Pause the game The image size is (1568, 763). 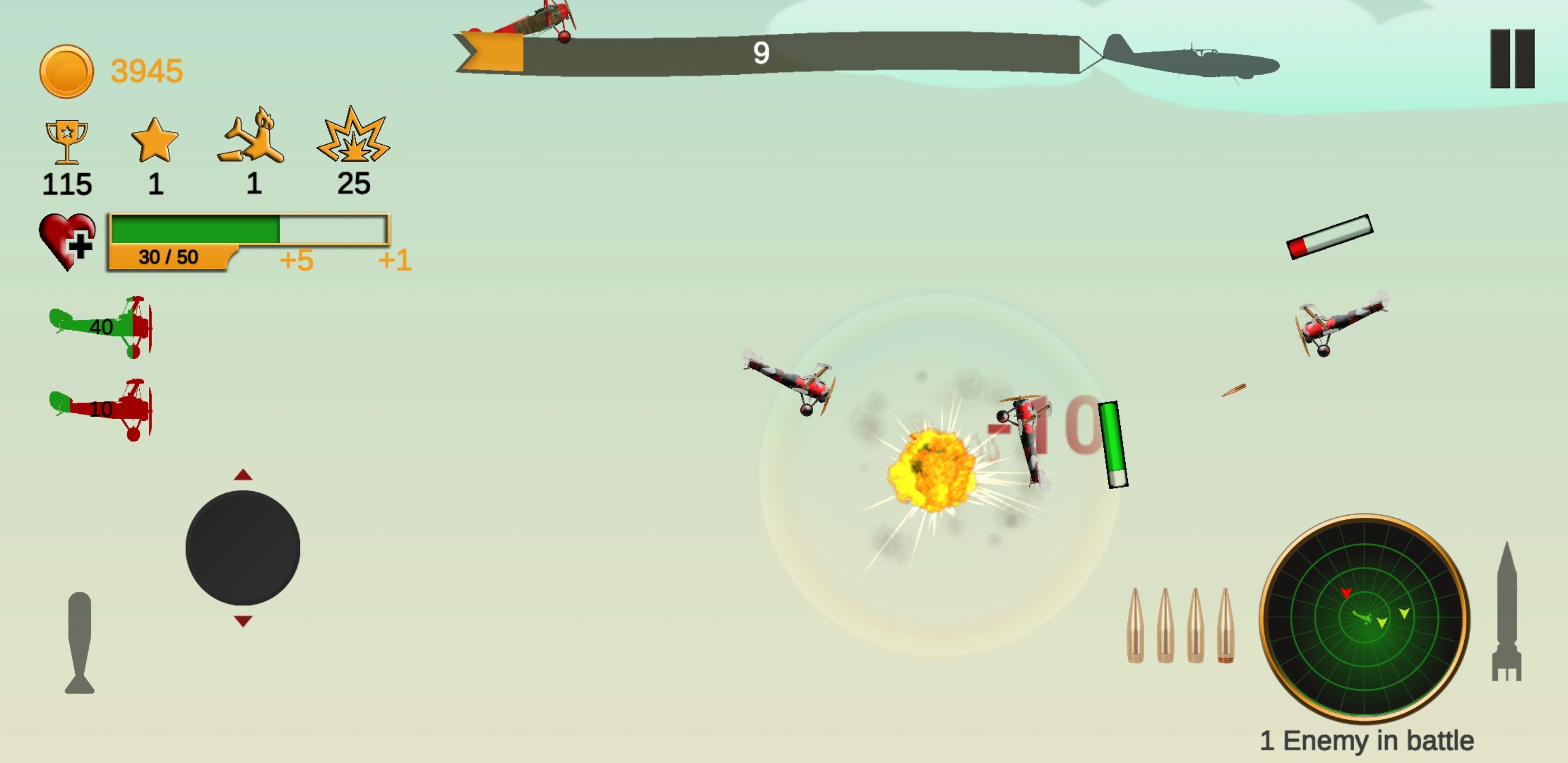[1511, 58]
